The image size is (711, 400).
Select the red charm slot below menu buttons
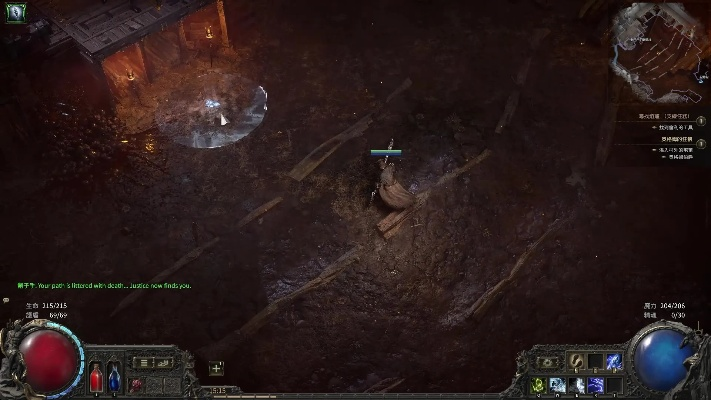coord(136,383)
